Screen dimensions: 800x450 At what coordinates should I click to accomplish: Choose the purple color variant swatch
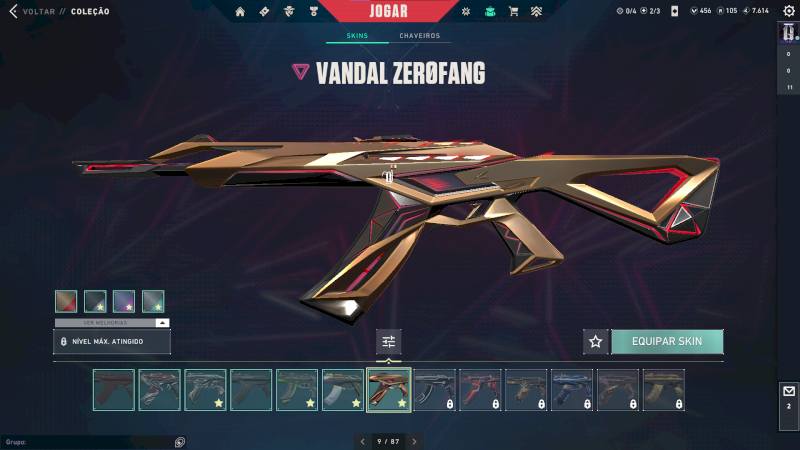click(124, 301)
